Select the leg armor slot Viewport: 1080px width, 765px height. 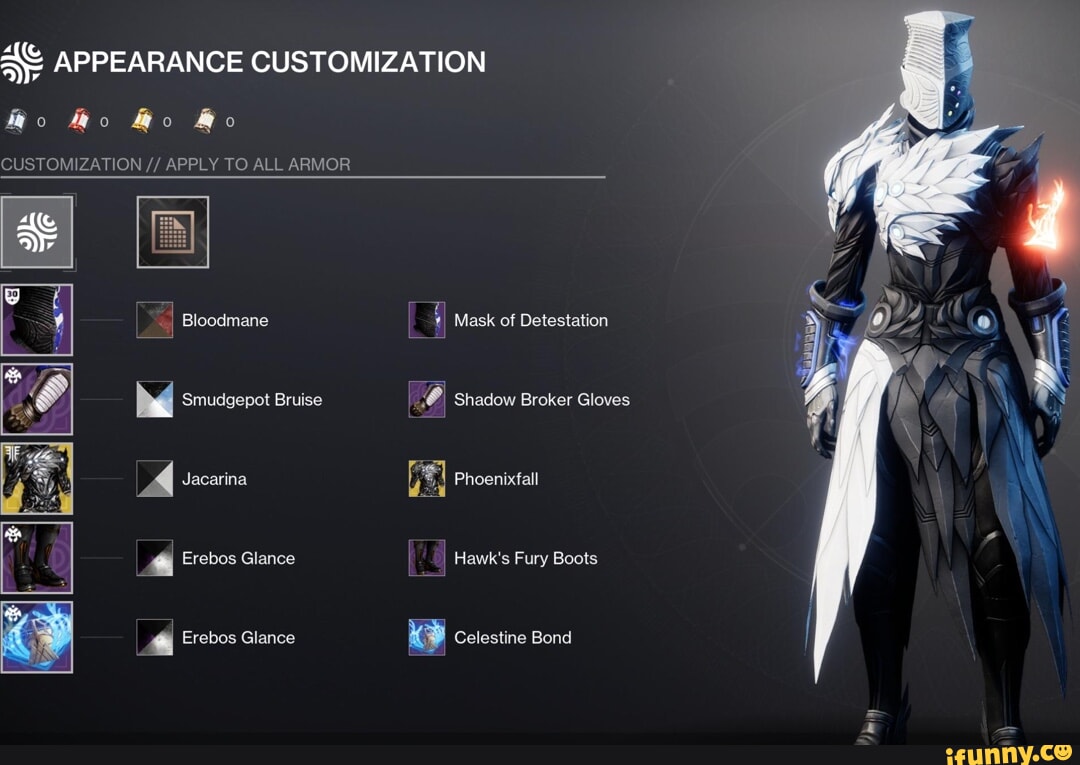point(37,558)
